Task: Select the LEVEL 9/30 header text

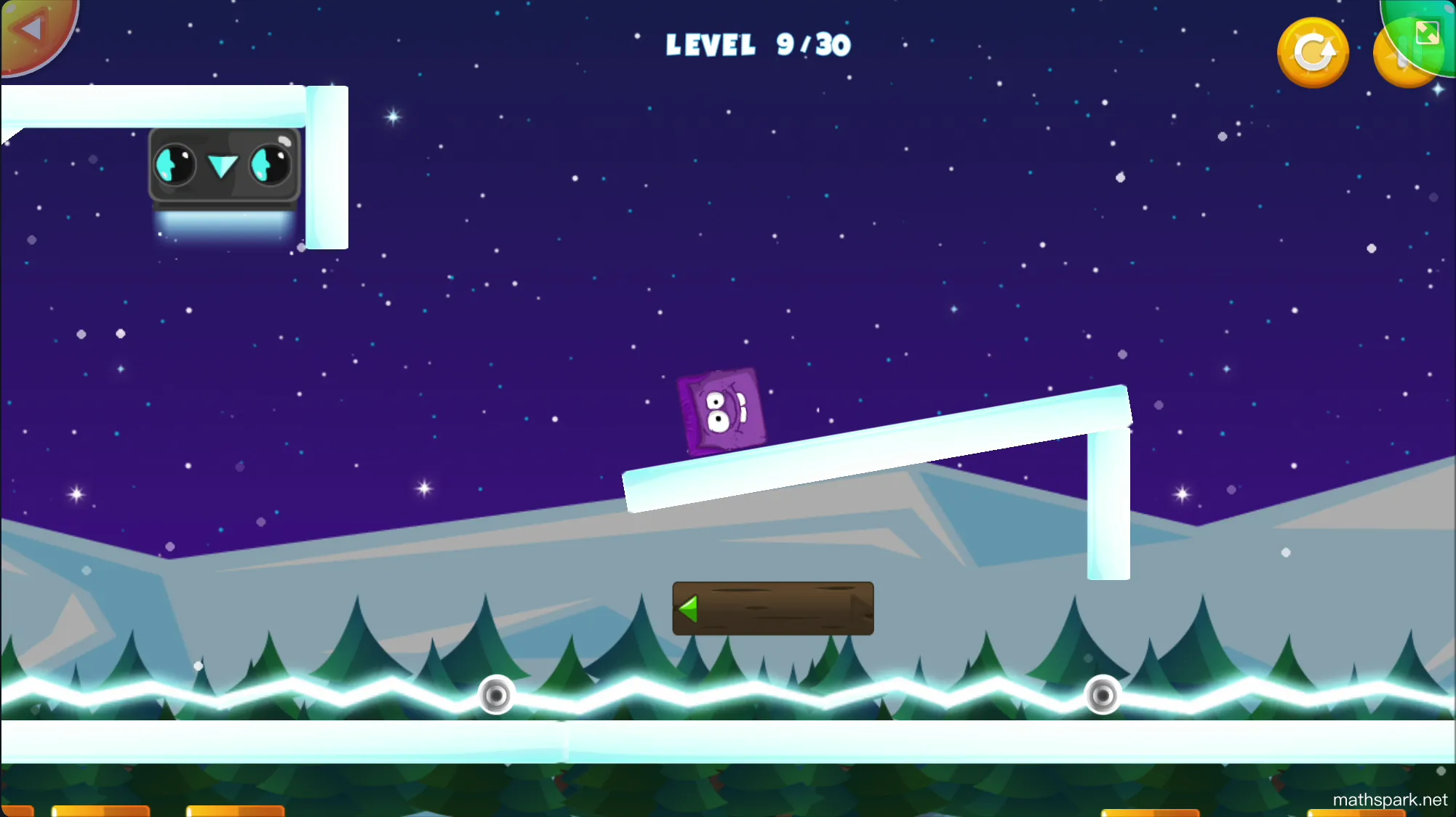Action: 758,45
